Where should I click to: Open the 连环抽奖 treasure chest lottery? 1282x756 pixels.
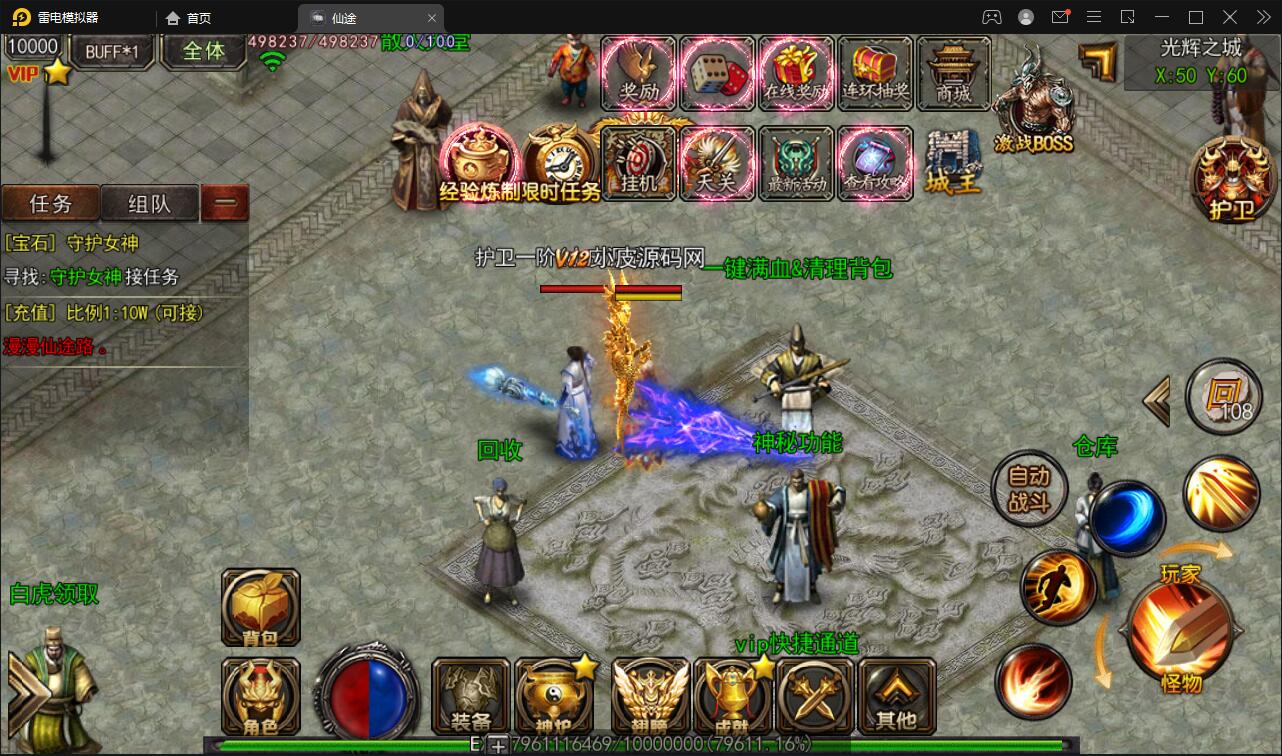tap(875, 72)
